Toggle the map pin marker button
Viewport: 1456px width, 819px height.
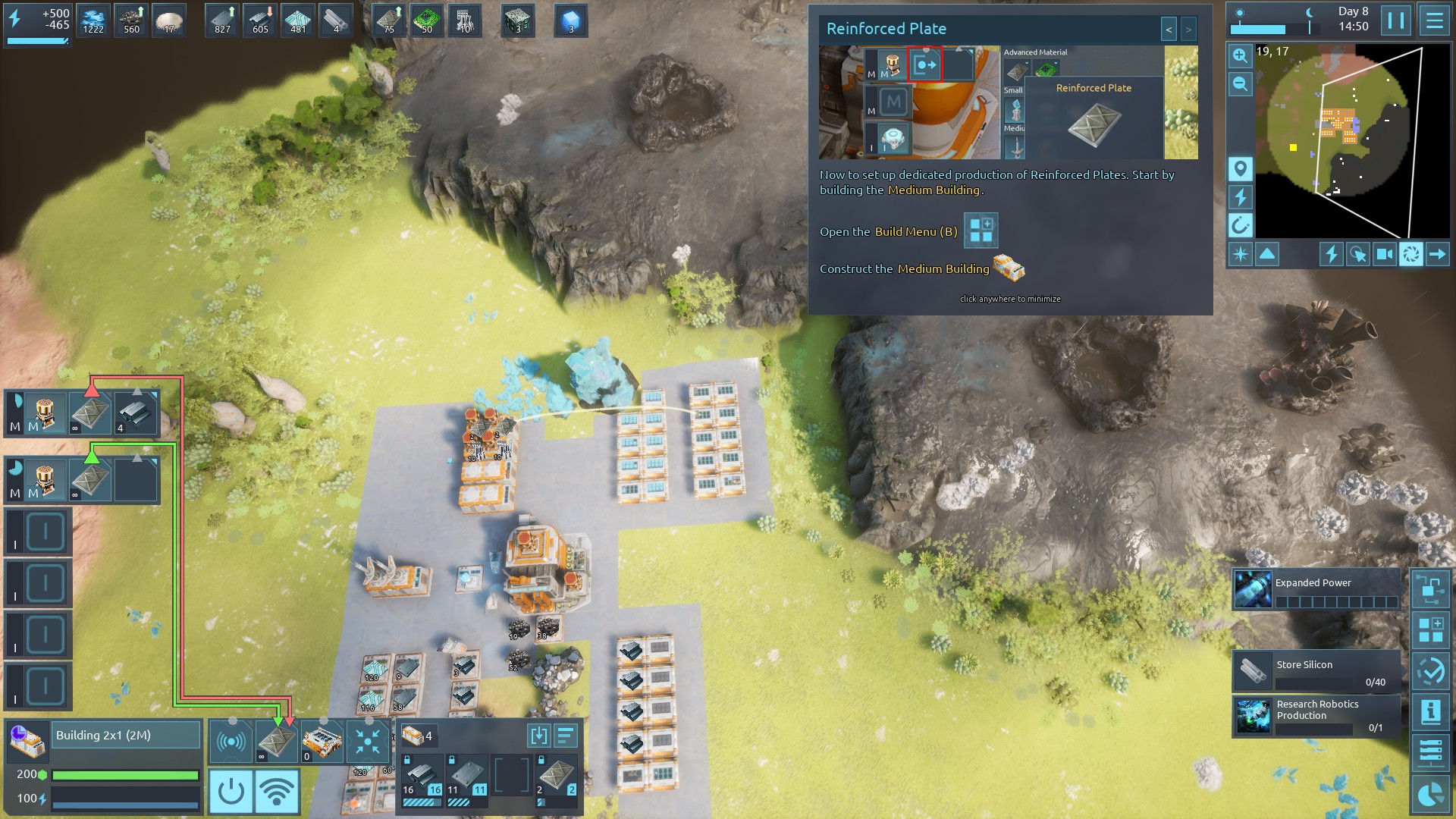click(x=1240, y=168)
